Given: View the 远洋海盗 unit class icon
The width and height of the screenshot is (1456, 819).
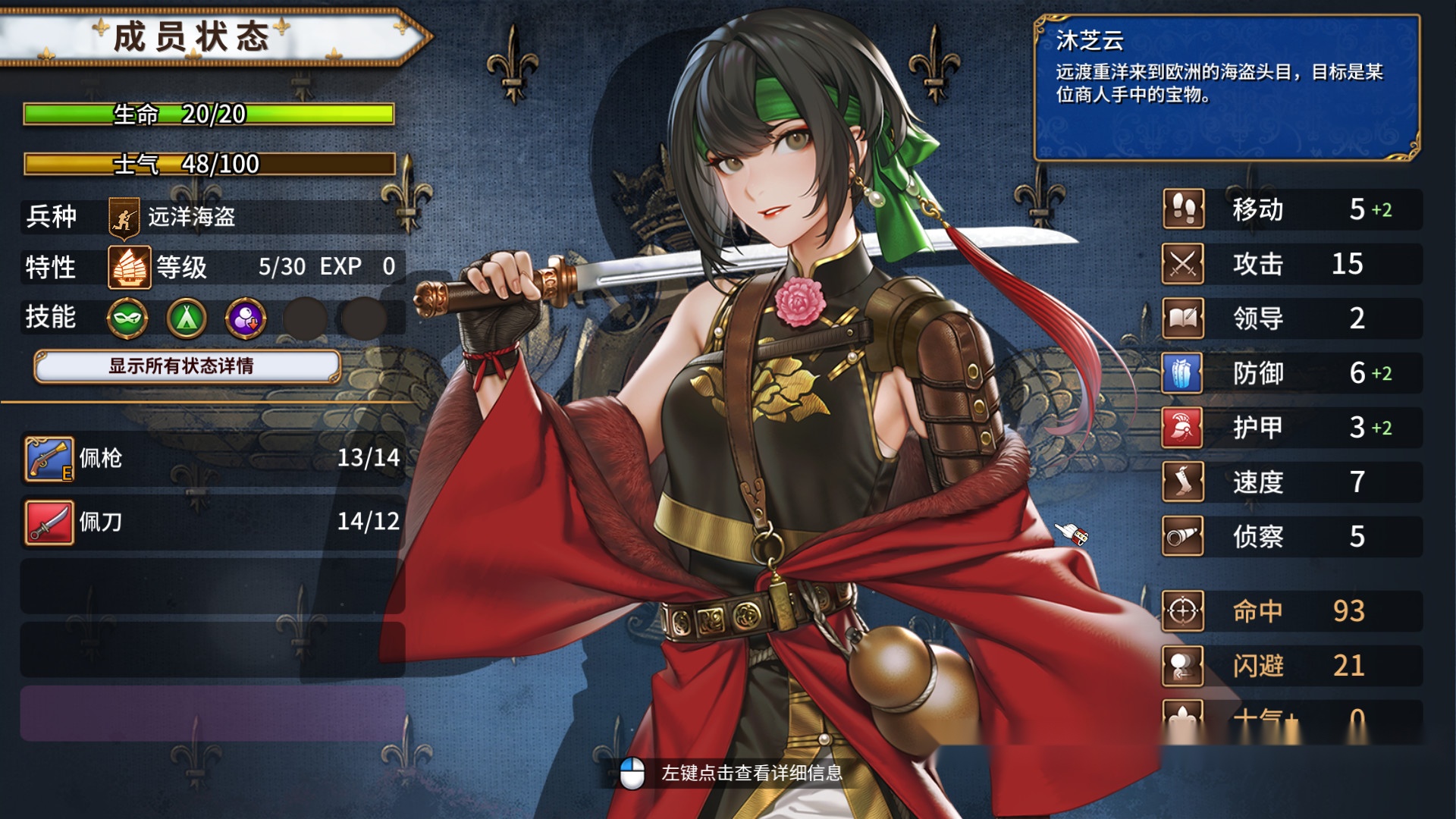Looking at the screenshot, I should point(124,218).
